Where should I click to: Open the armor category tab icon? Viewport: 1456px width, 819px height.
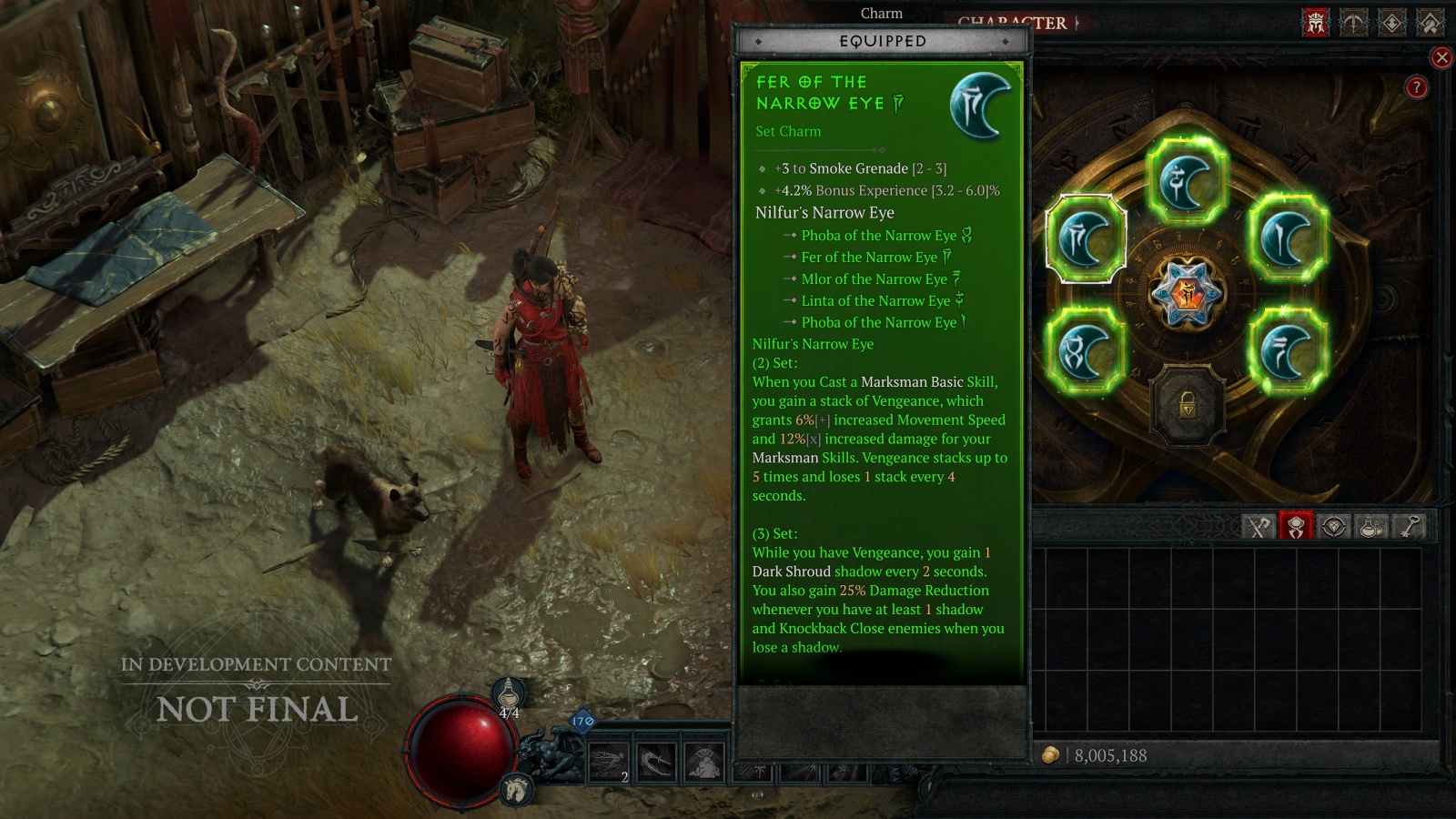[1297, 527]
